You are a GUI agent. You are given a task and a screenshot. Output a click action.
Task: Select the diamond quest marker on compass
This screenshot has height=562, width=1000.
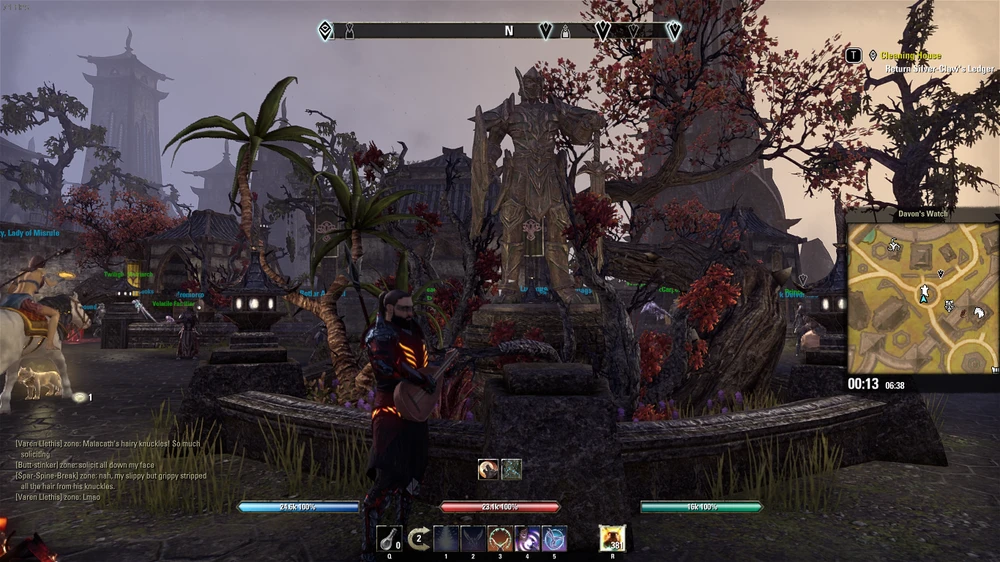[x=326, y=31]
